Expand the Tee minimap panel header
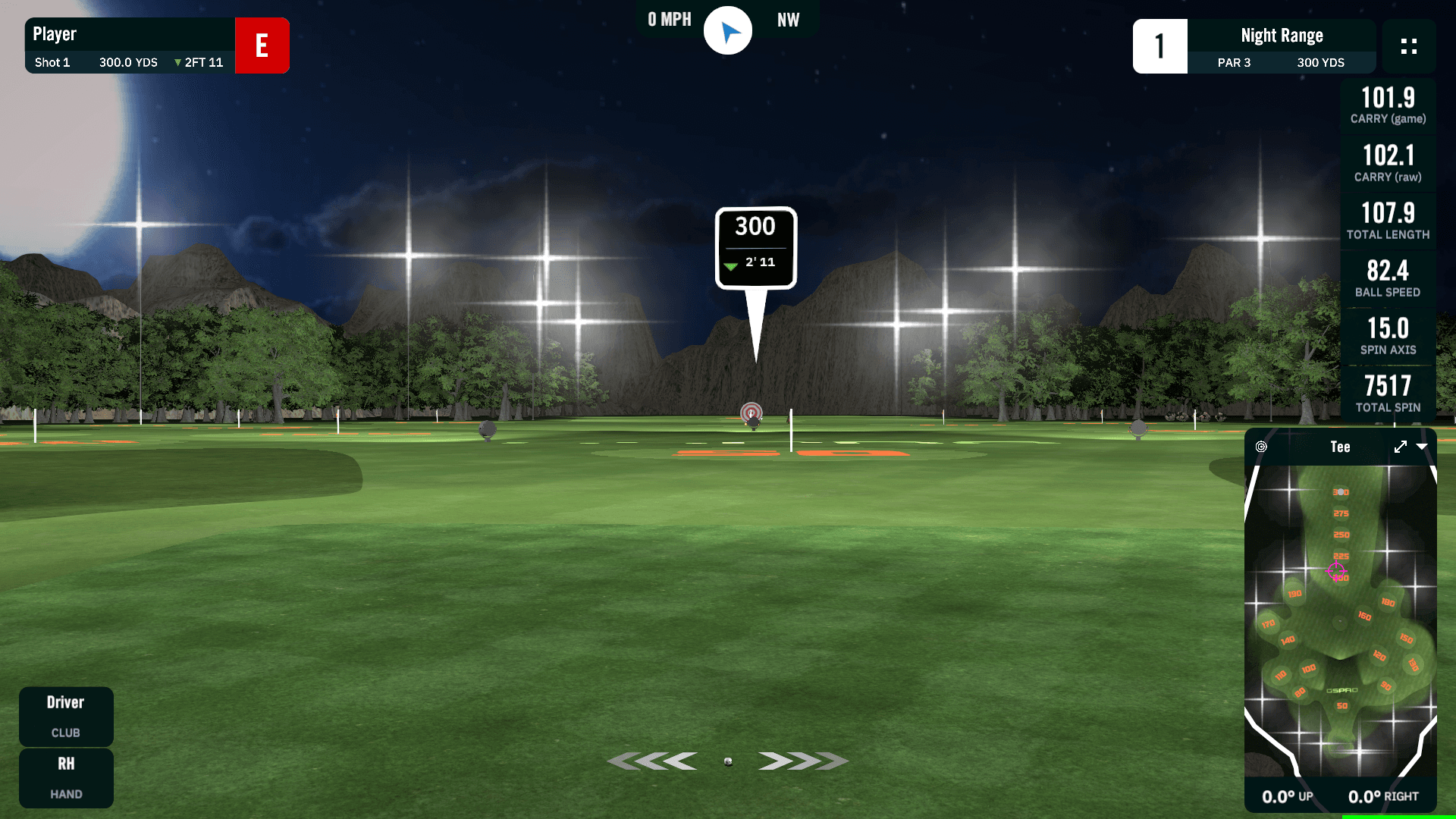 click(1340, 447)
